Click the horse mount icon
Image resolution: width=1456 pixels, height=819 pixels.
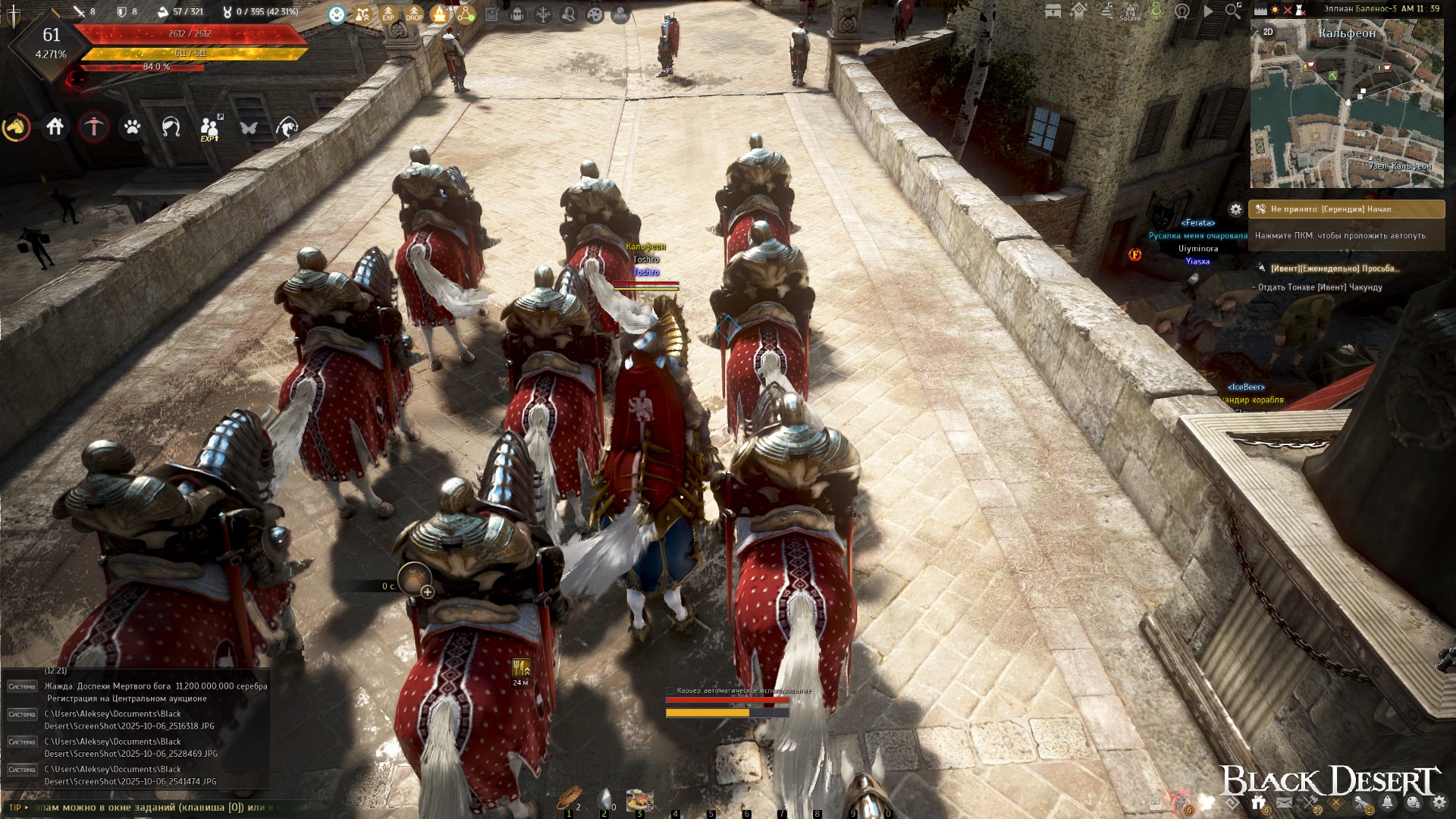[16, 127]
